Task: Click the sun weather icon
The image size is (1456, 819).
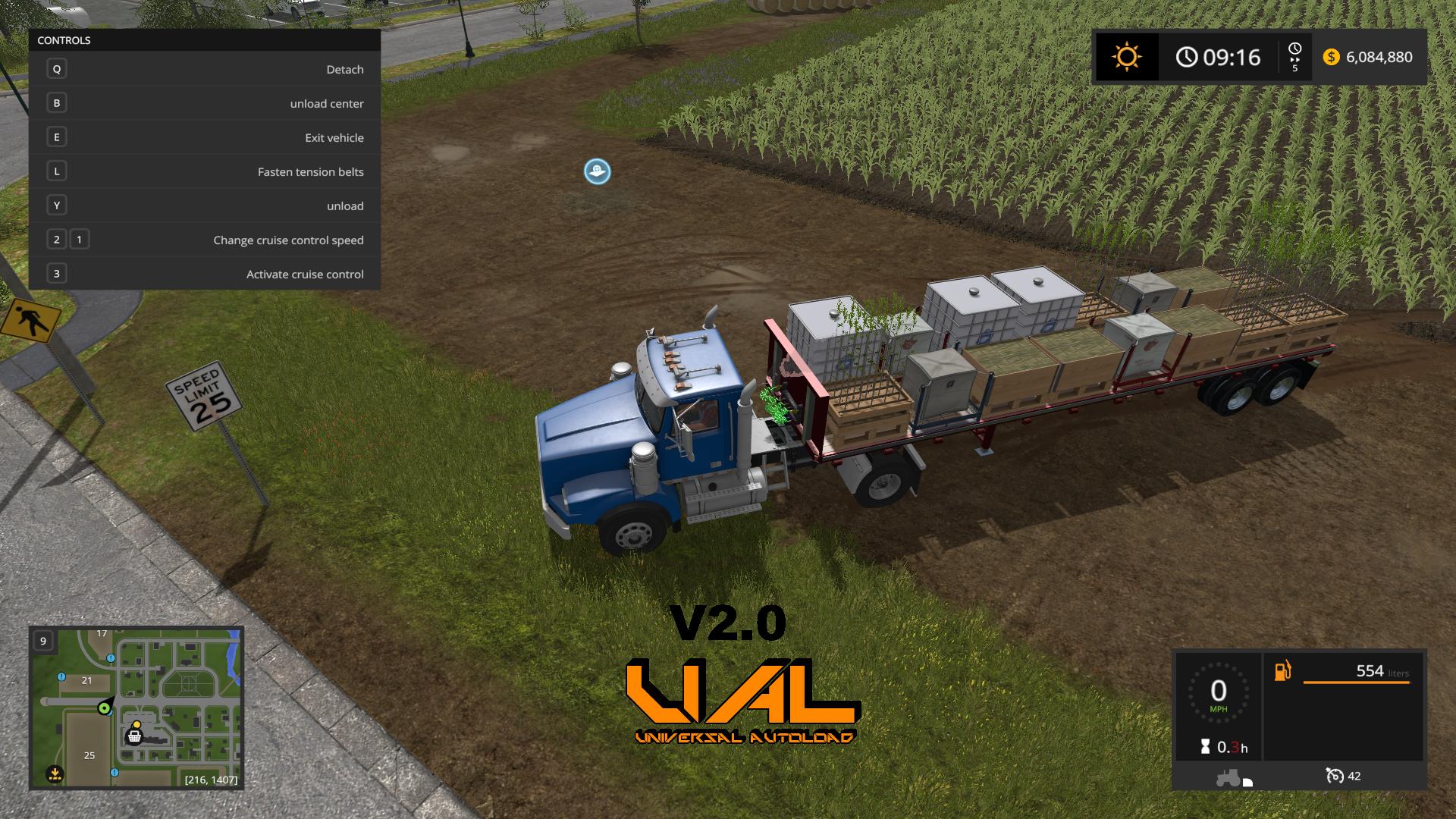Action: pos(1126,57)
